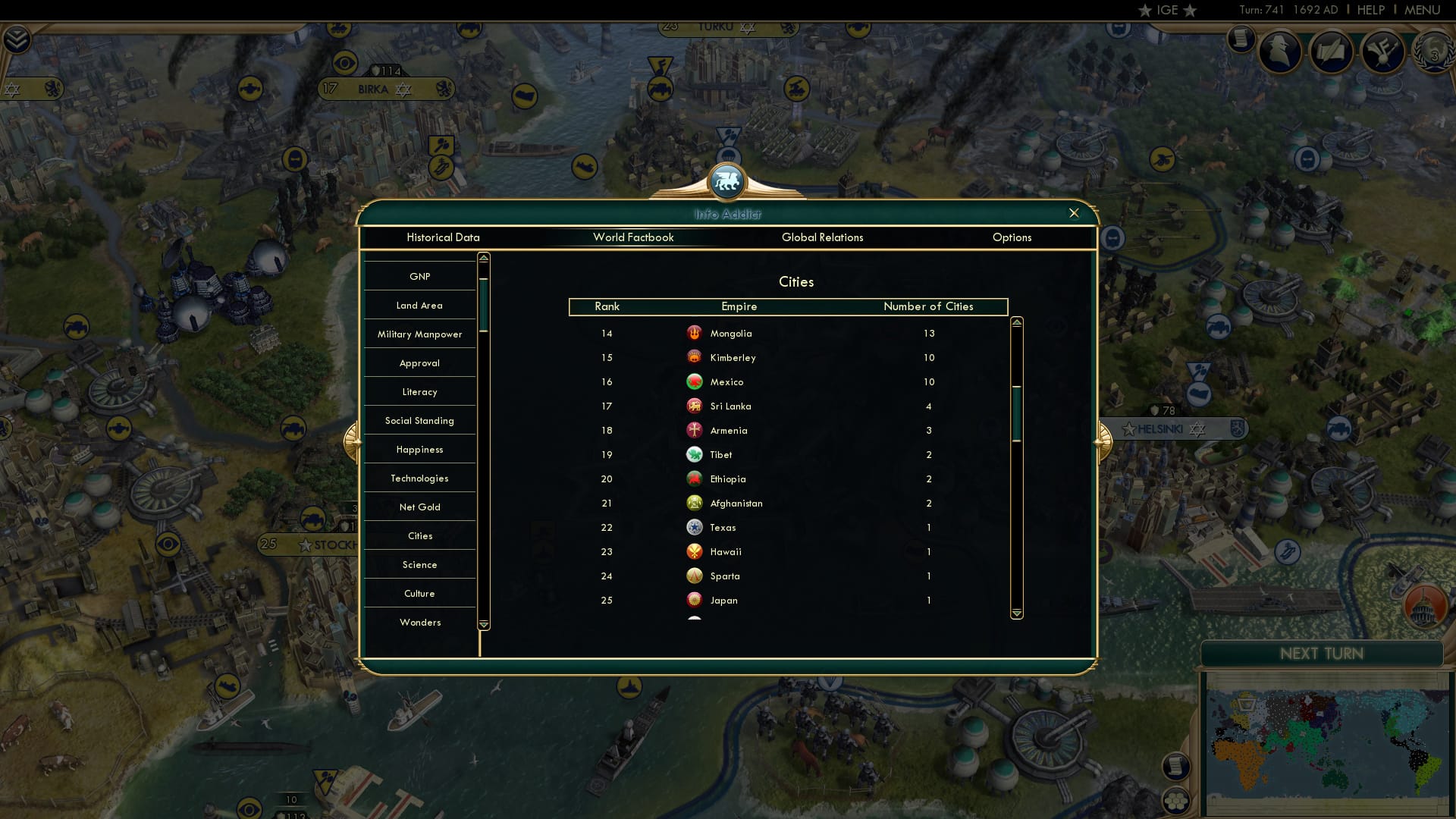Open the Espionage overview icon
Screen dimensions: 1456x819
[1281, 51]
